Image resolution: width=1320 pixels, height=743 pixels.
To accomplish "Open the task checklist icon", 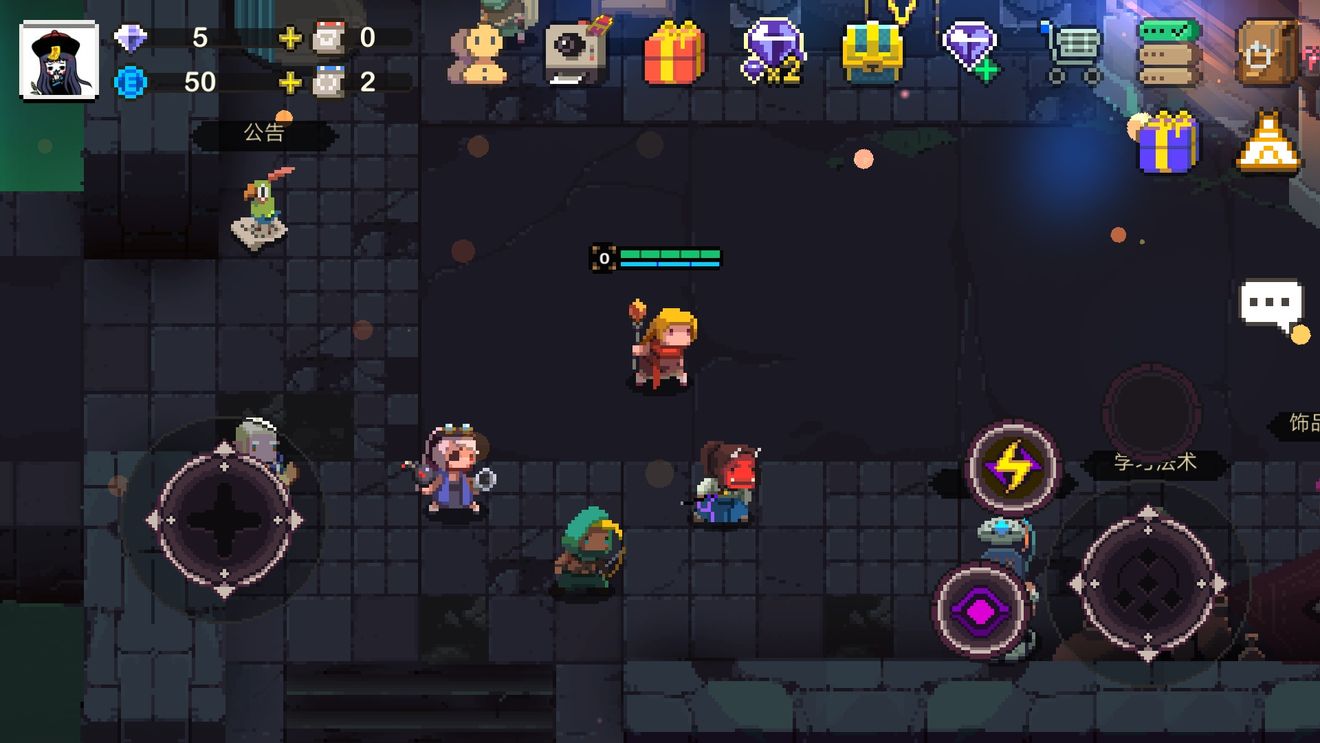I will coord(1169,51).
